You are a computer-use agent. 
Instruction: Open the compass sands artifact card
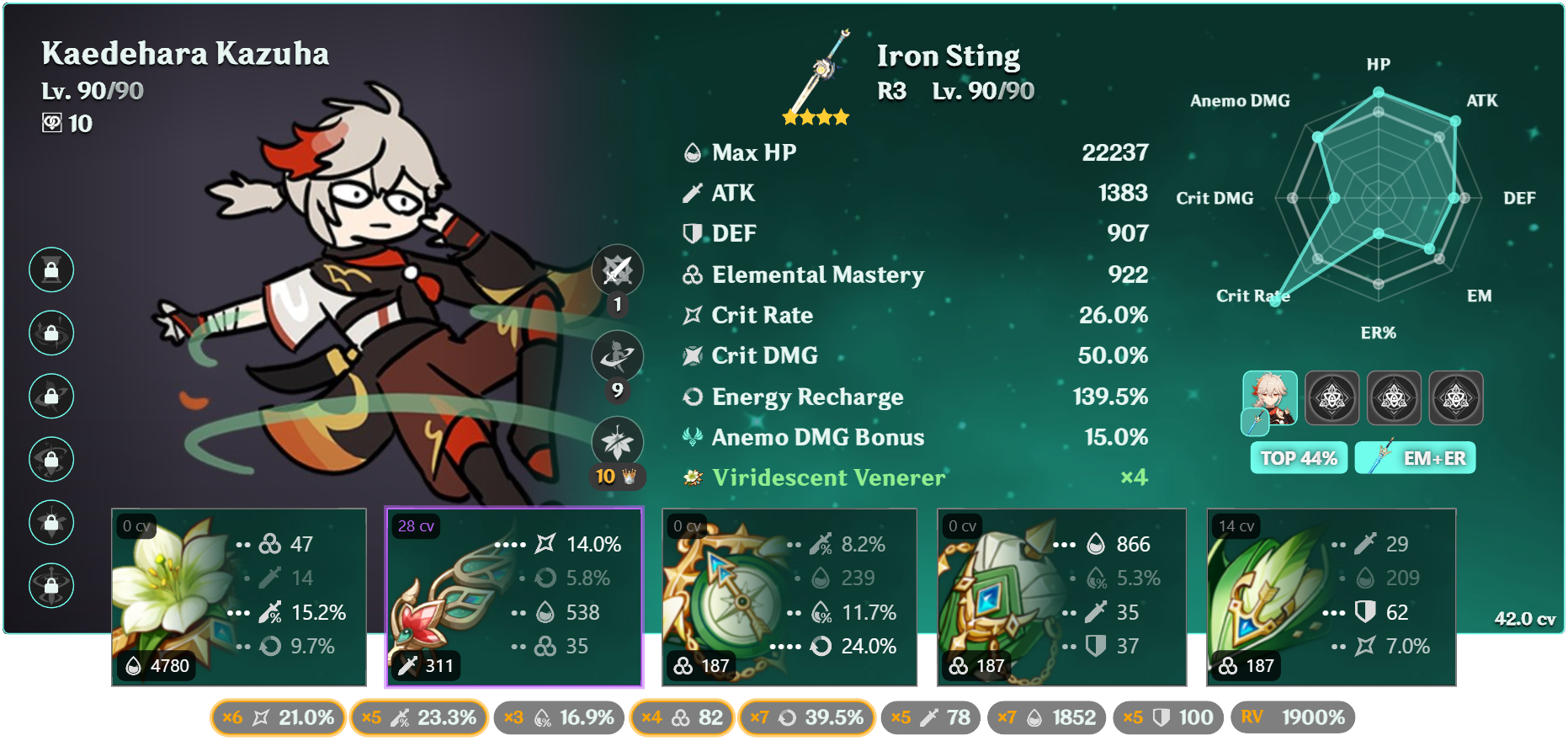[789, 597]
